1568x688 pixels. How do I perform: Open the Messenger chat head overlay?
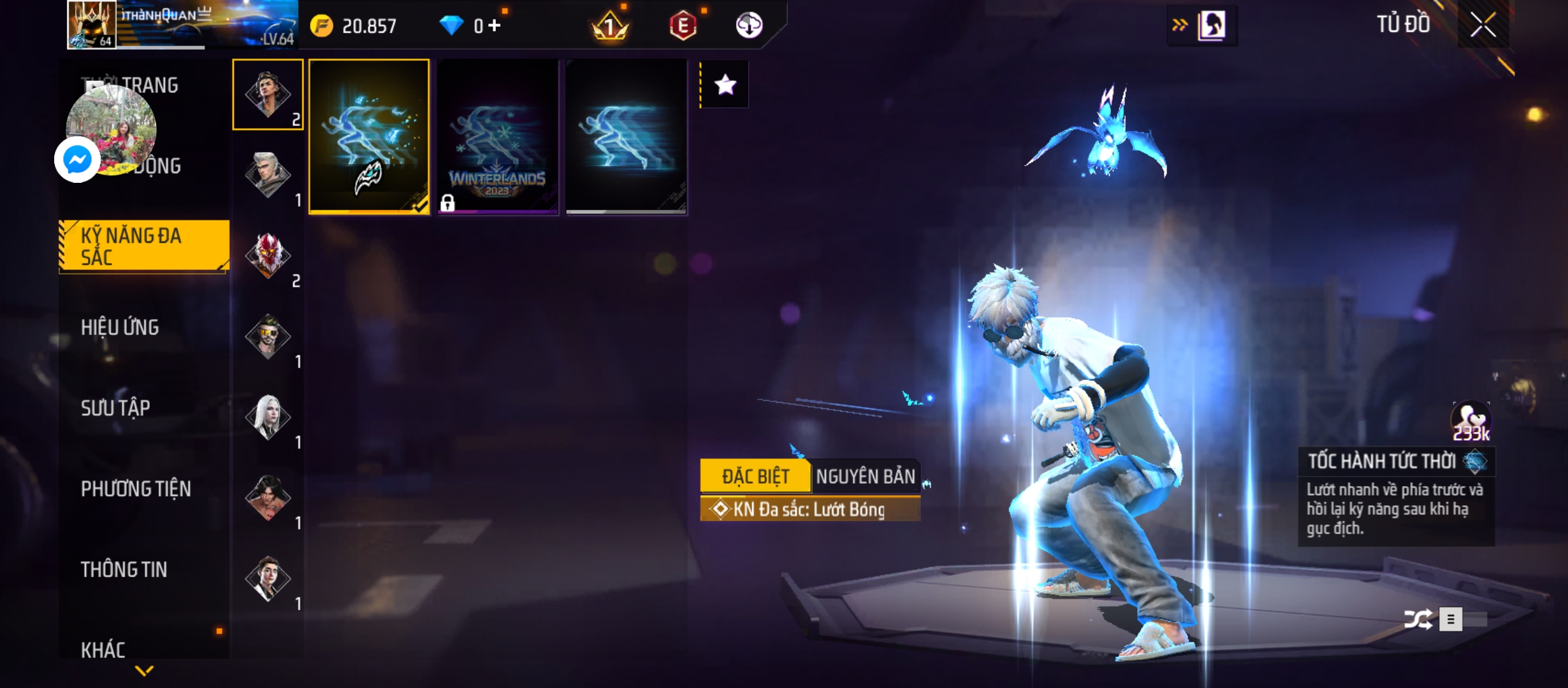[x=78, y=159]
